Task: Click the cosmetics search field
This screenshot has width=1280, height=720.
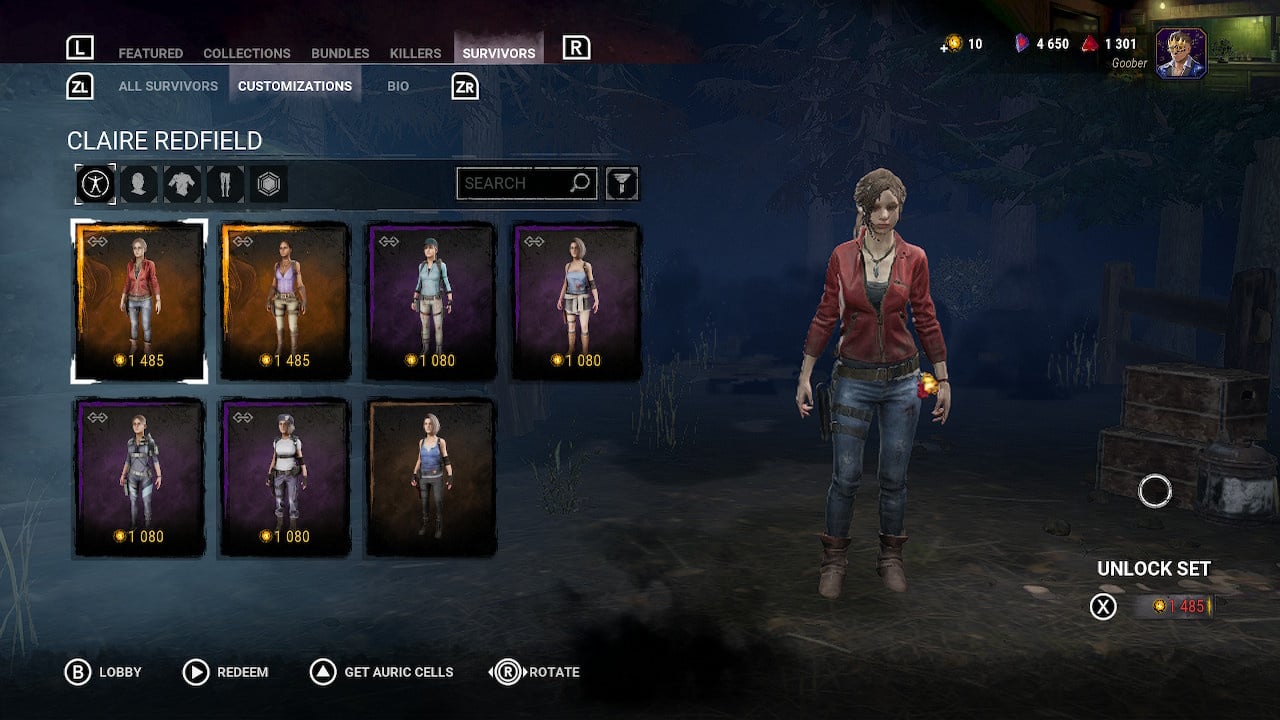Action: pos(515,183)
